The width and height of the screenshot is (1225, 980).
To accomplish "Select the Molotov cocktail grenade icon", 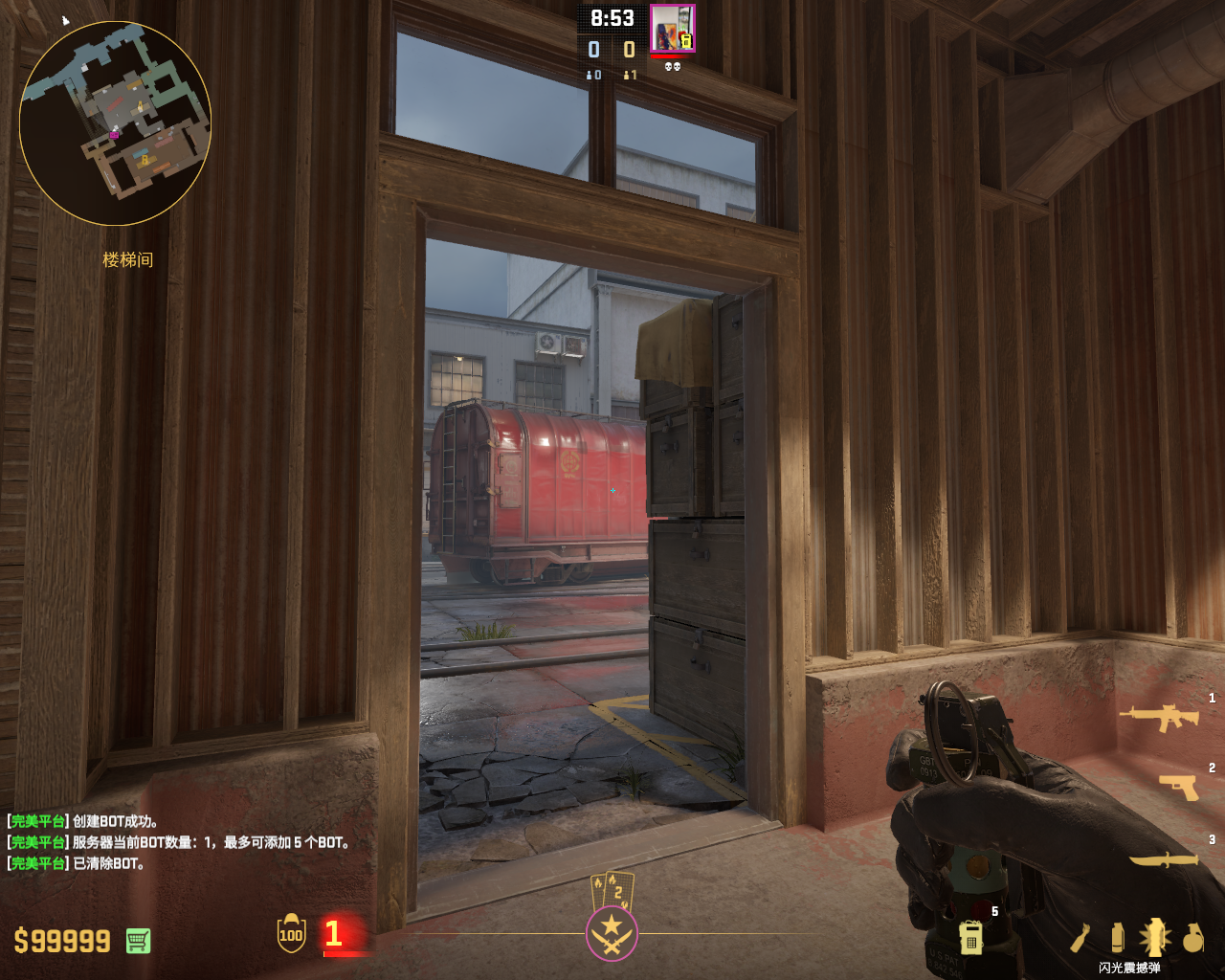I will (1080, 938).
